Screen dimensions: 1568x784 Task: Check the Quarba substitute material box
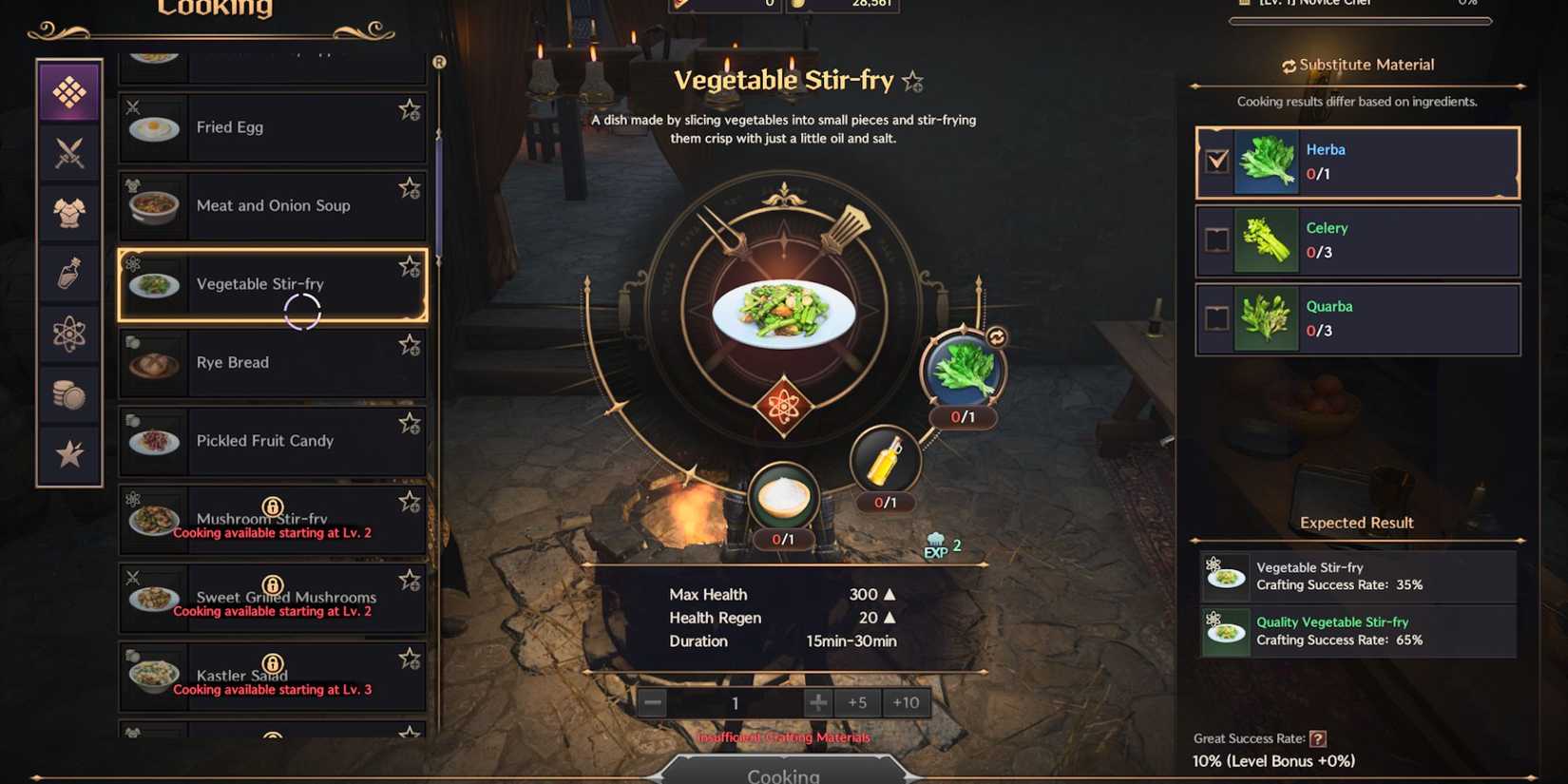coord(1217,318)
